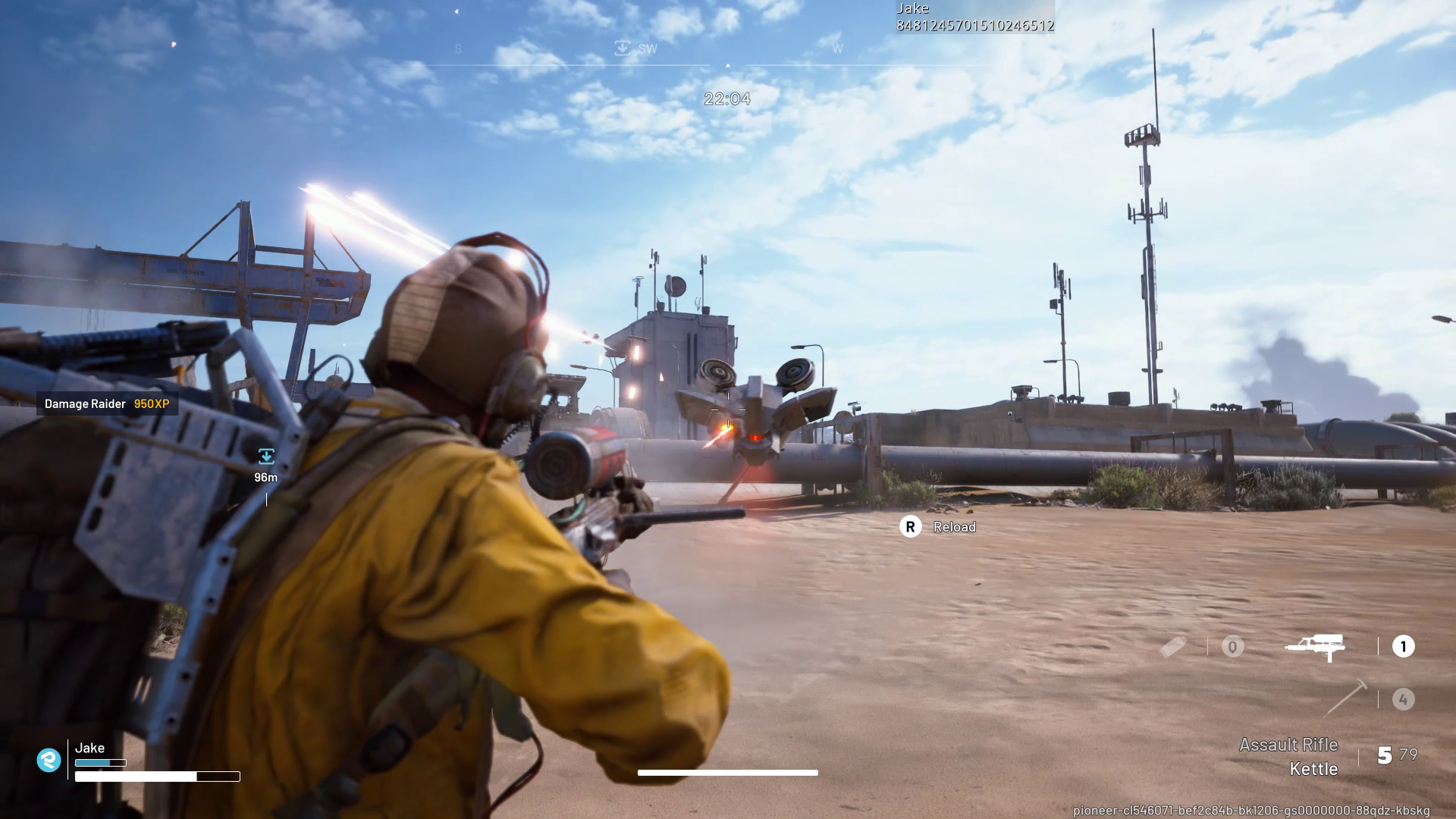The height and width of the screenshot is (819, 1456).
Task: Toggle the slot 1 selection circle
Action: coord(1404,646)
